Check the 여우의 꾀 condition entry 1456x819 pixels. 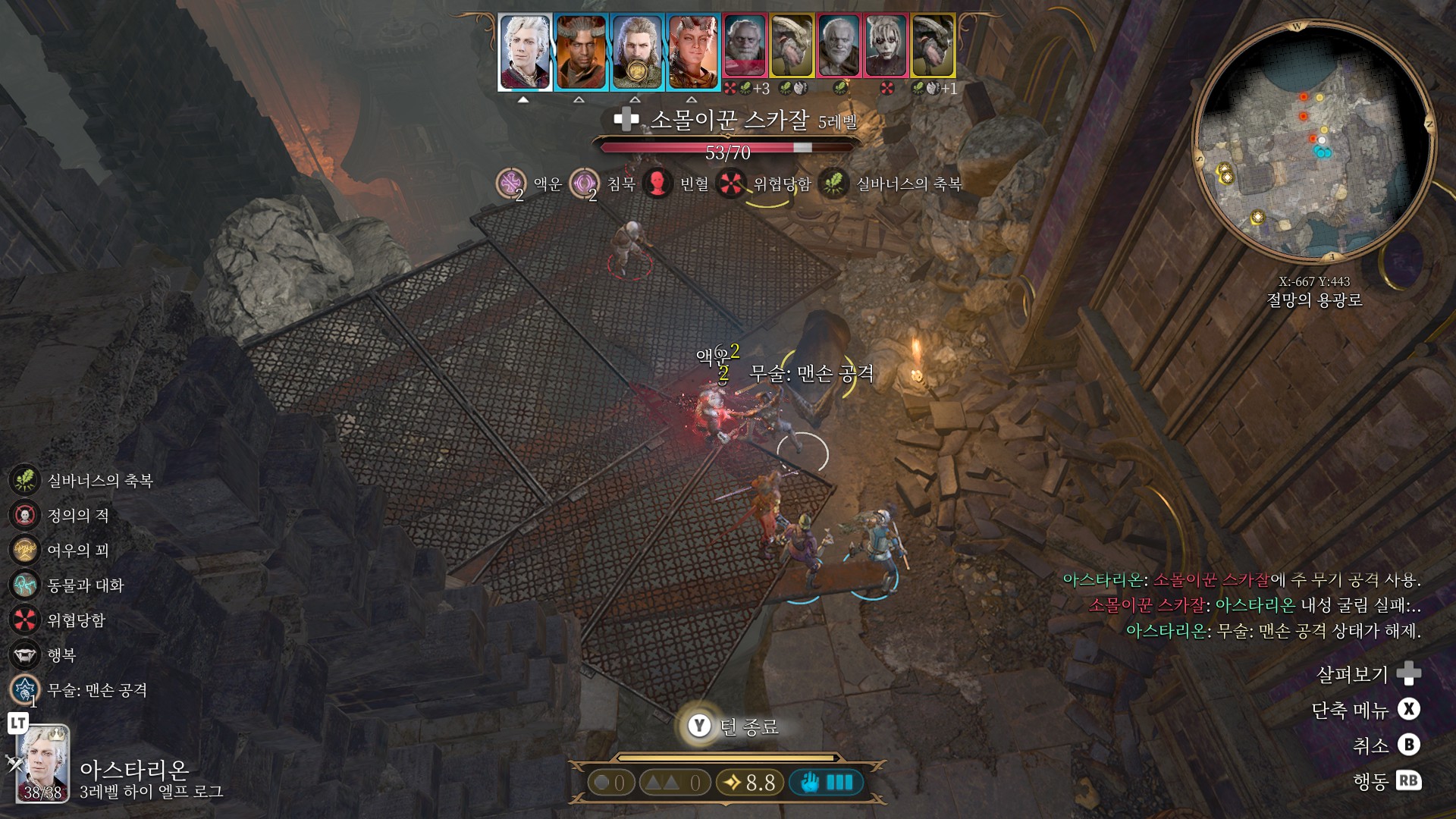click(x=25, y=551)
